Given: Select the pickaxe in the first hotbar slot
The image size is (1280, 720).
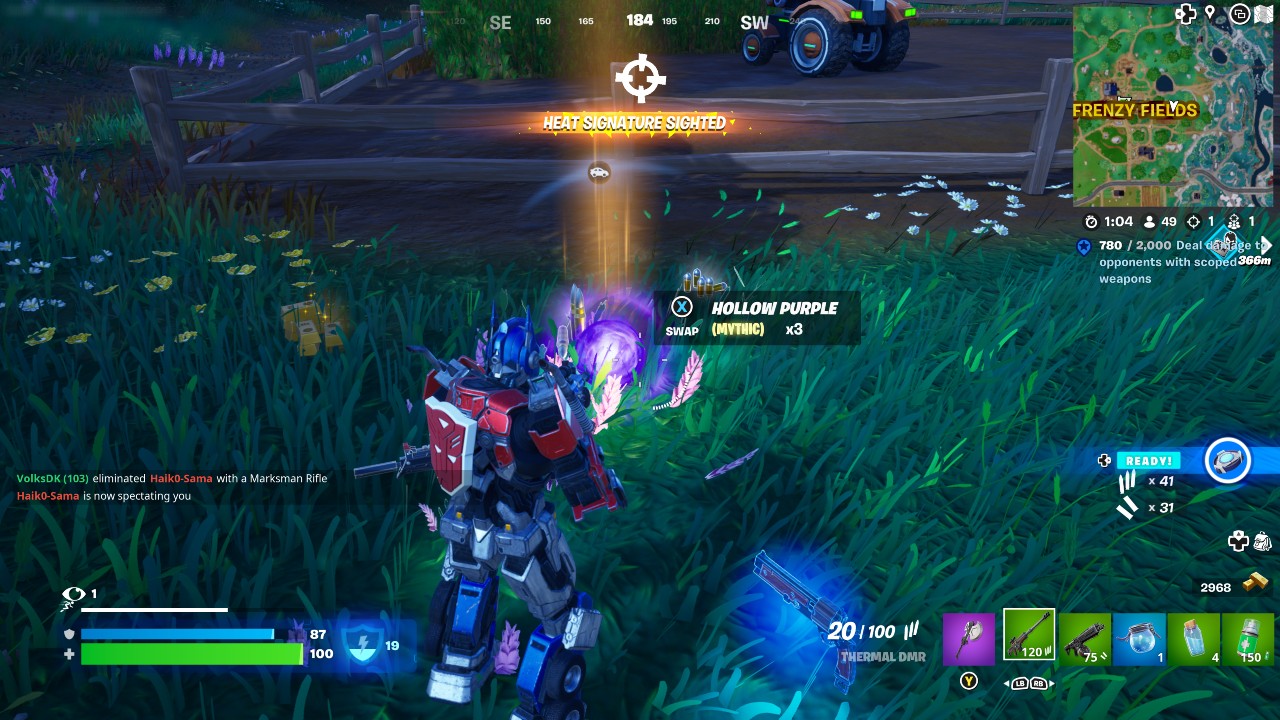Looking at the screenshot, I should point(969,638).
